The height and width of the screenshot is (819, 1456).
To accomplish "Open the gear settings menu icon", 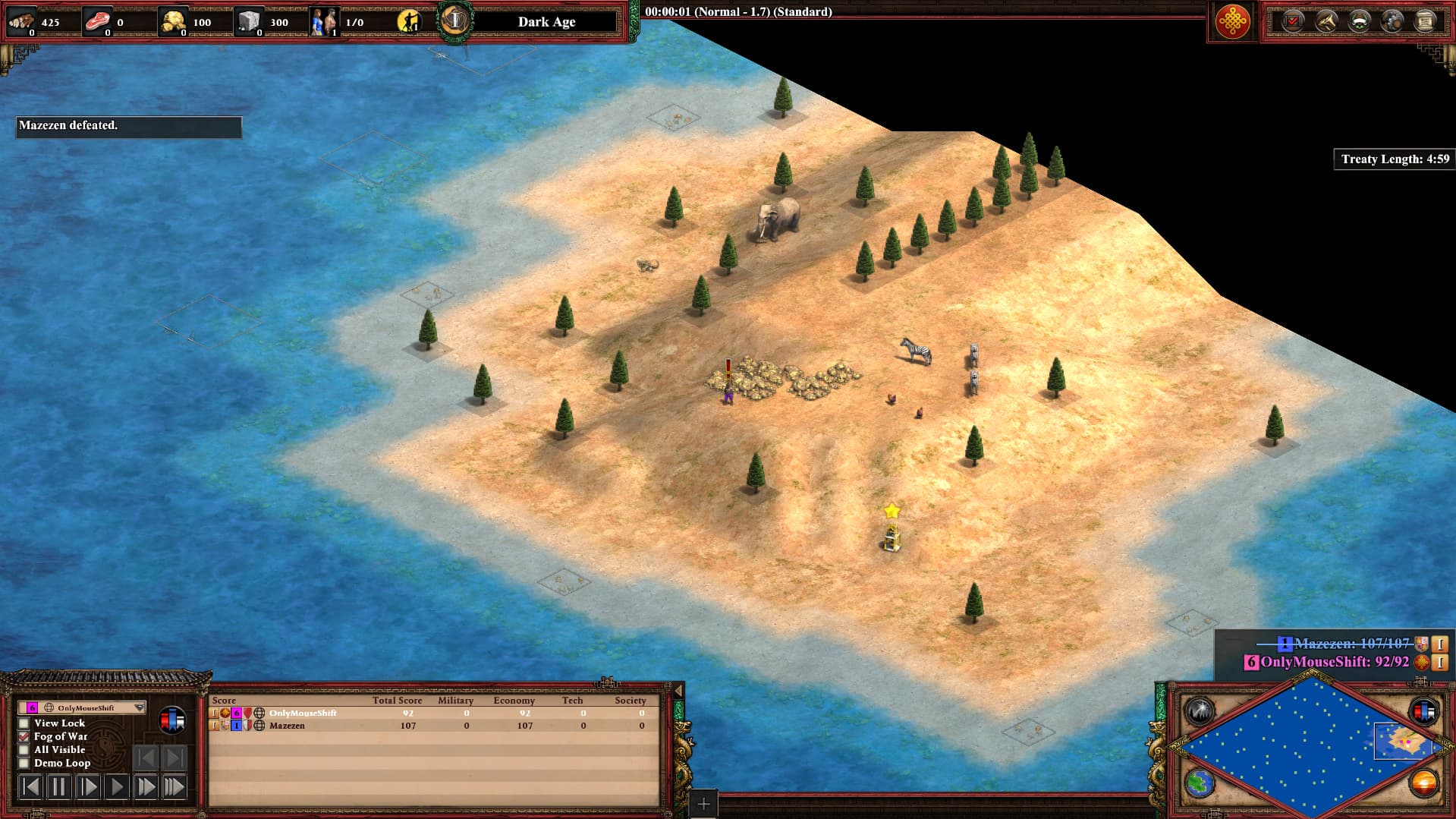I will 1392,21.
